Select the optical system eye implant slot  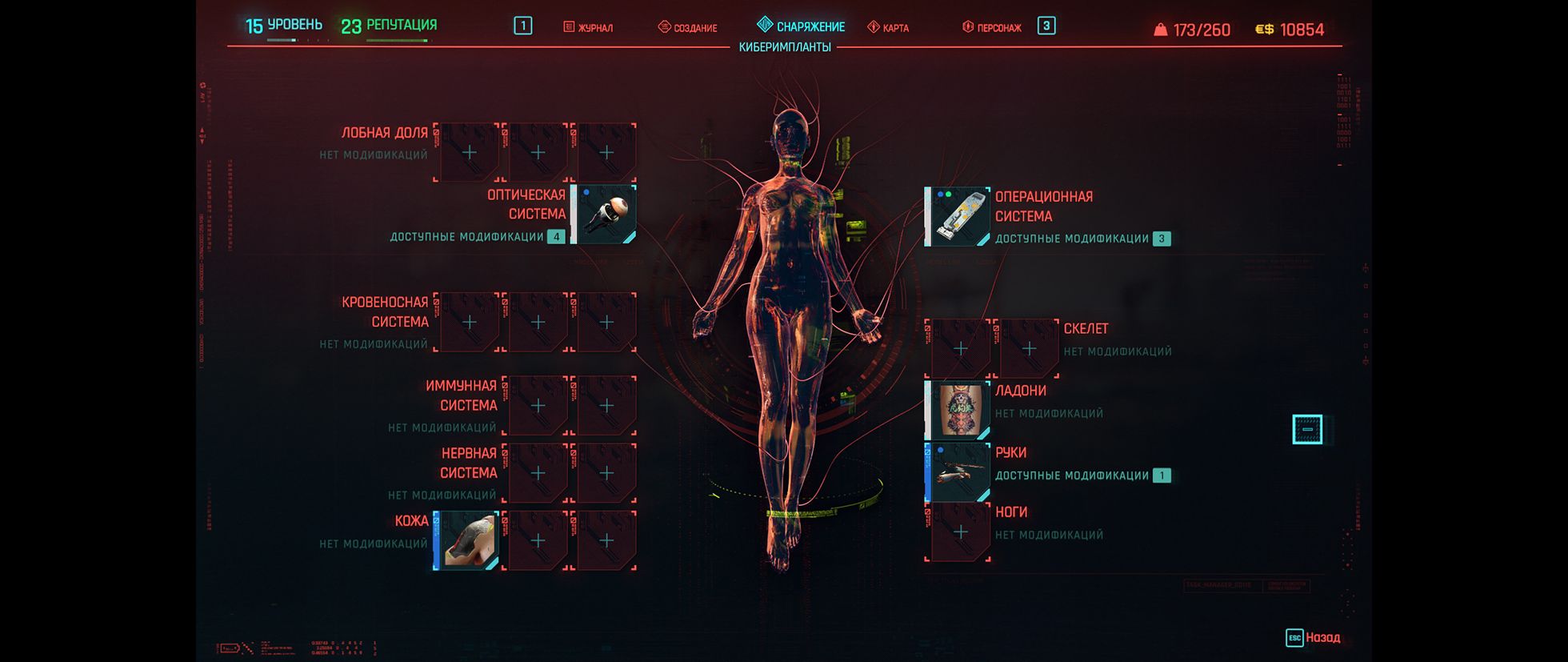coord(606,215)
